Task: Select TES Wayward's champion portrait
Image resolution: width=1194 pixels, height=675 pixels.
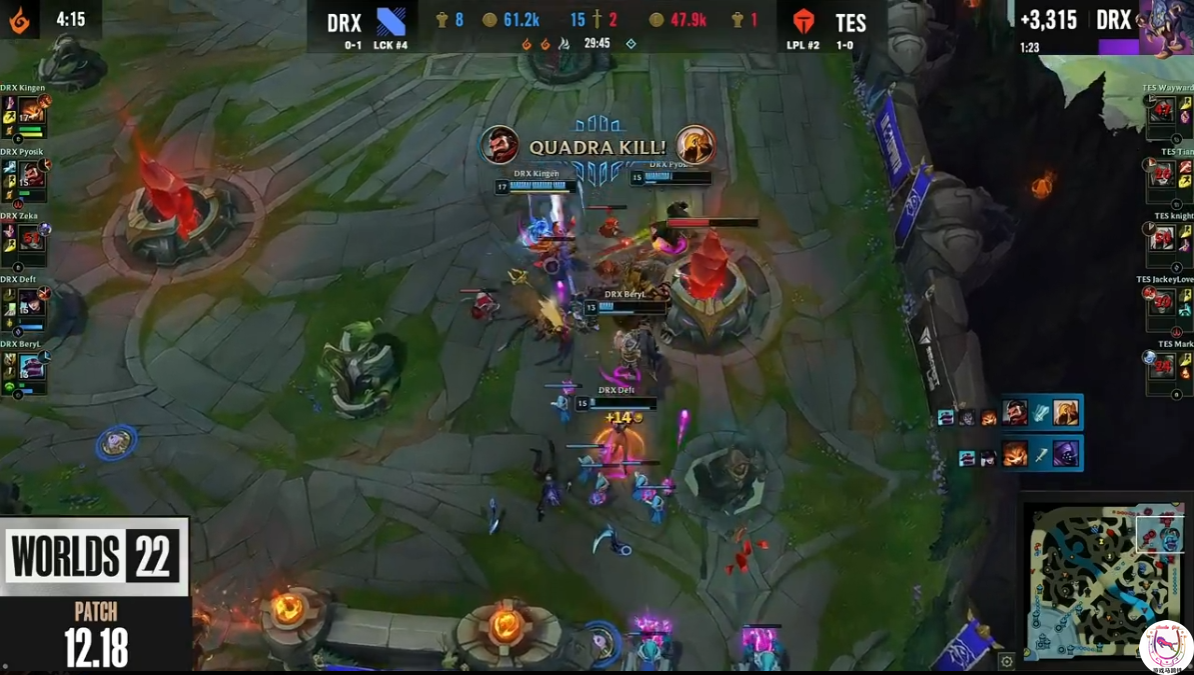Action: [x=1162, y=112]
